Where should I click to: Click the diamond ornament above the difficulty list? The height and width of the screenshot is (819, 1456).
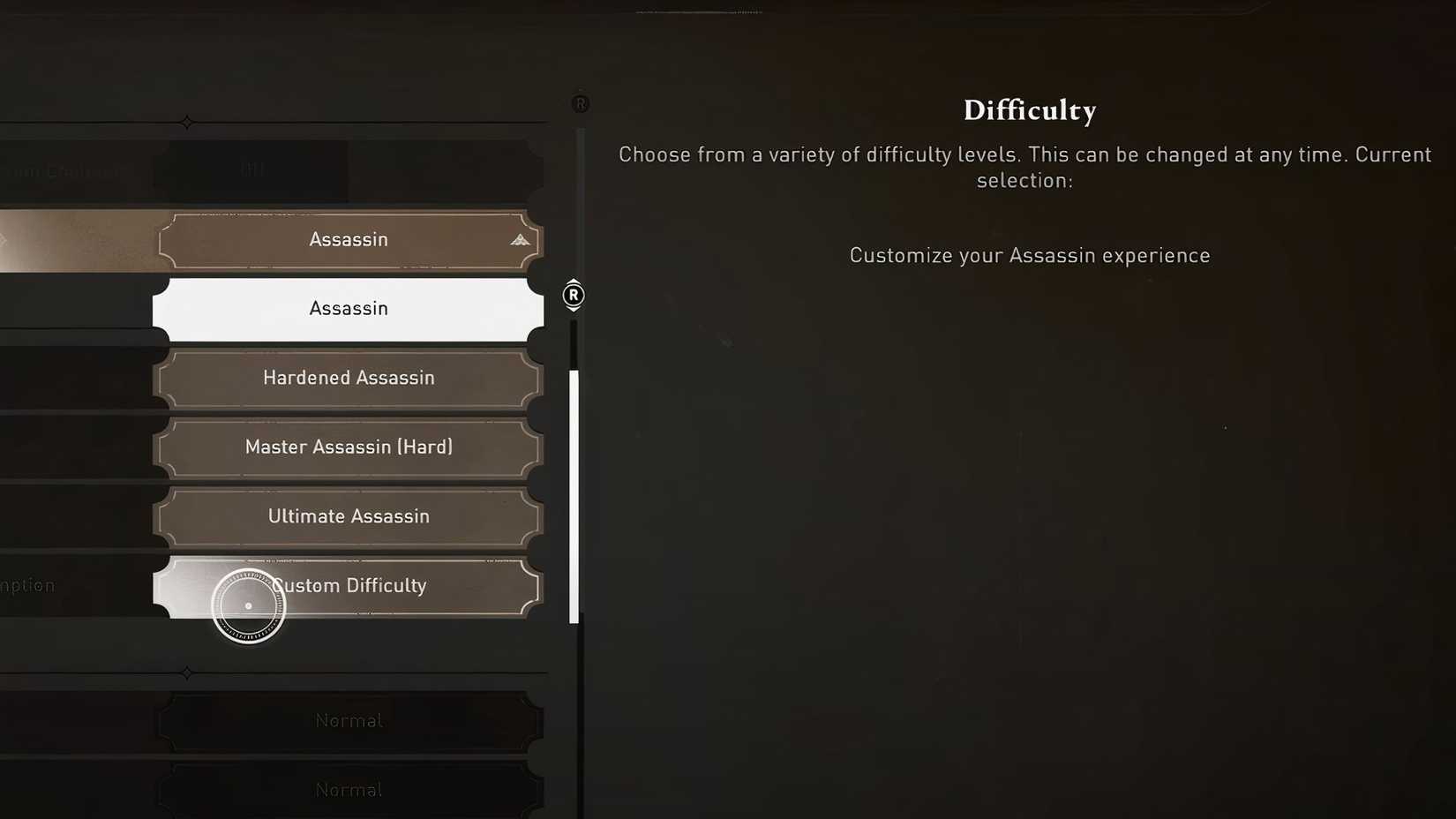187,122
